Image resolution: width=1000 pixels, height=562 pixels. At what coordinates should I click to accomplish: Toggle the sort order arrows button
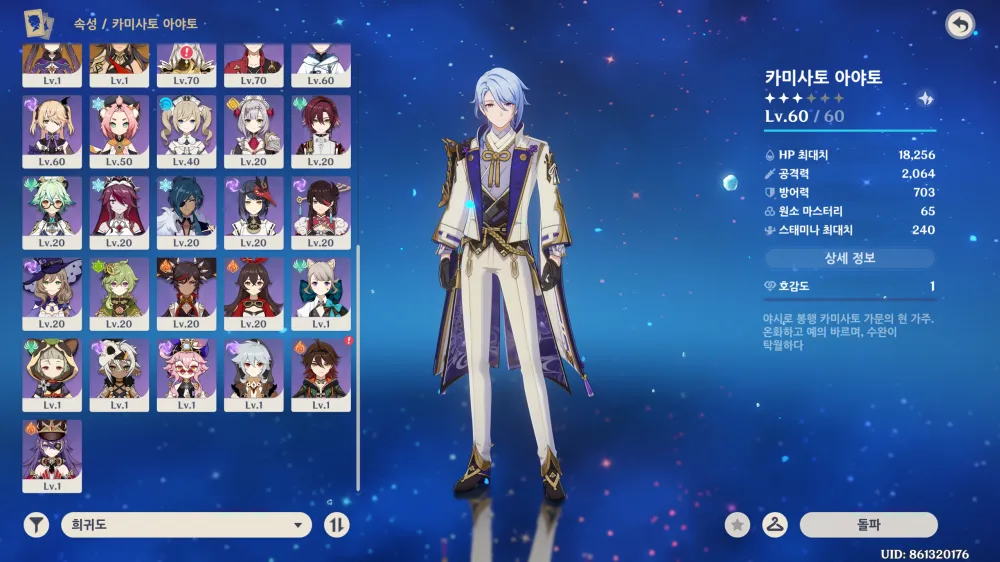(337, 525)
